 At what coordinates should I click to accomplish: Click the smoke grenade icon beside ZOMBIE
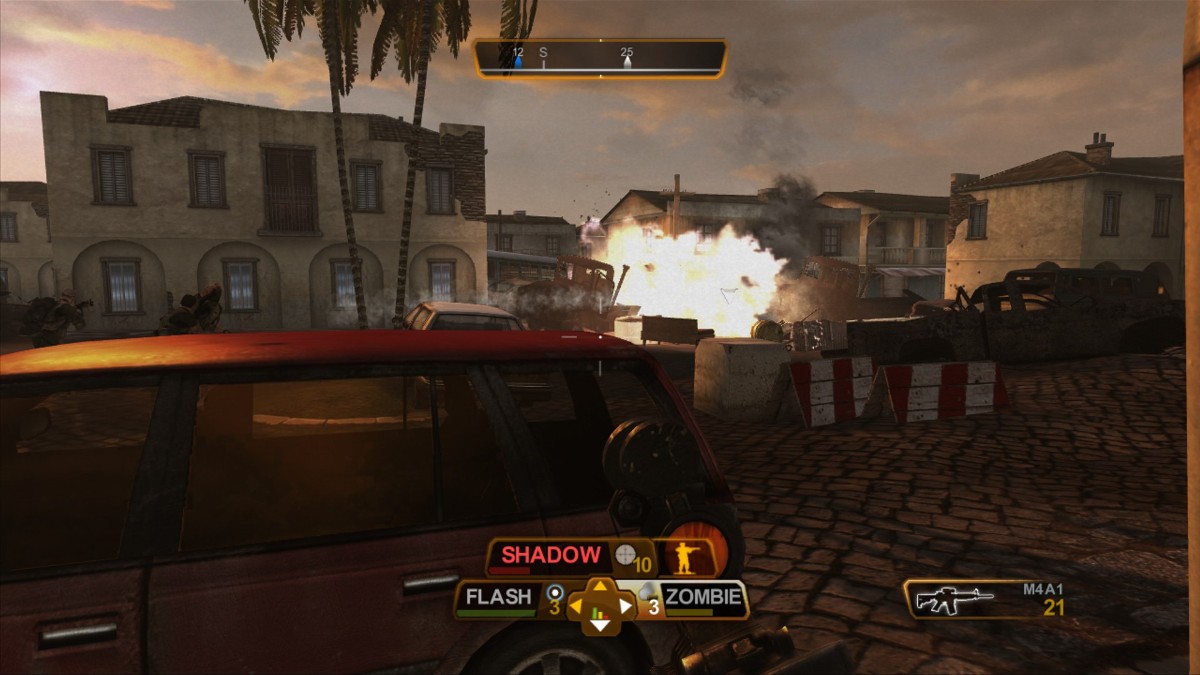pyautogui.click(x=647, y=592)
